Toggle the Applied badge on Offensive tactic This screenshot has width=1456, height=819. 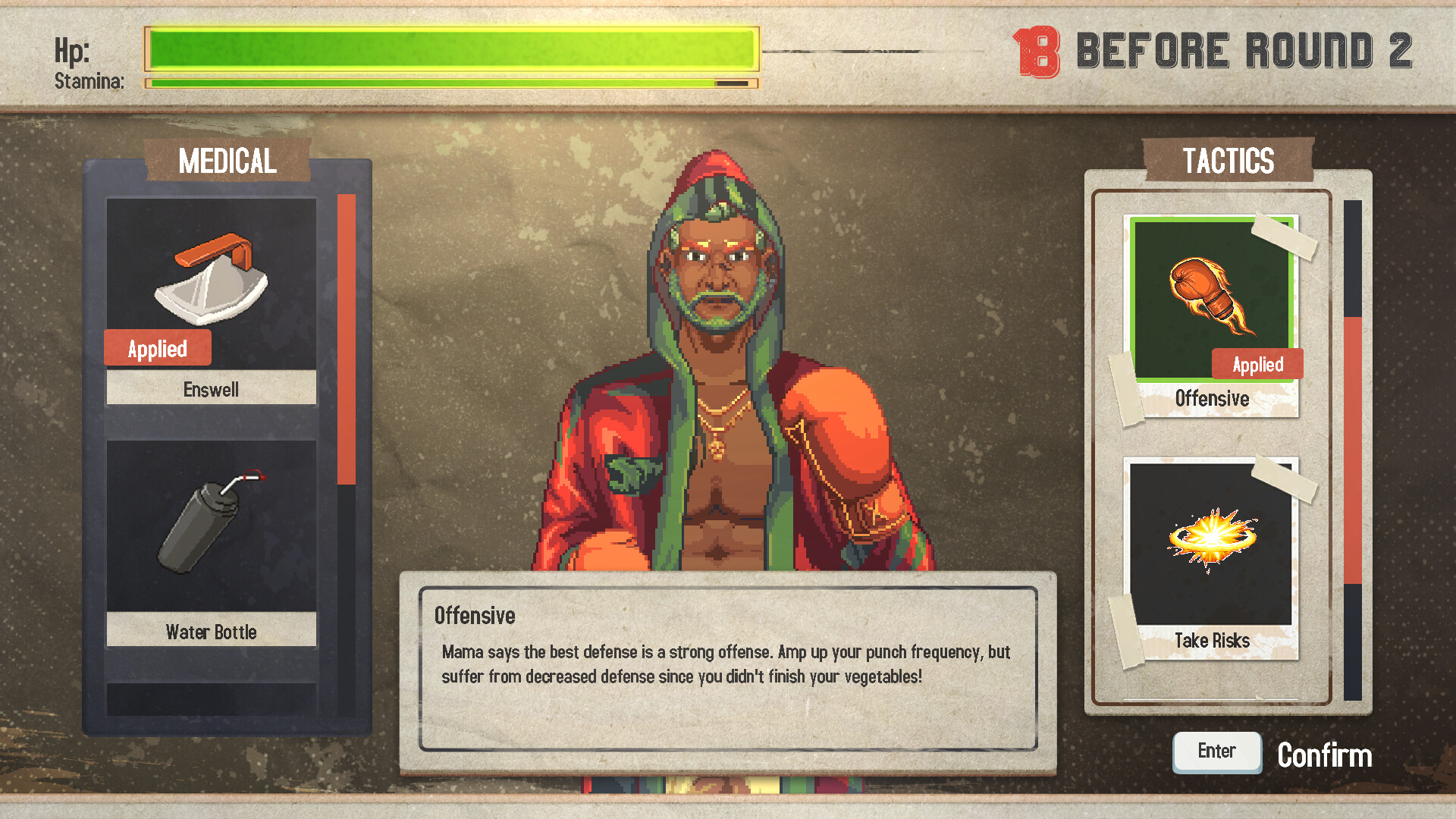(1258, 364)
